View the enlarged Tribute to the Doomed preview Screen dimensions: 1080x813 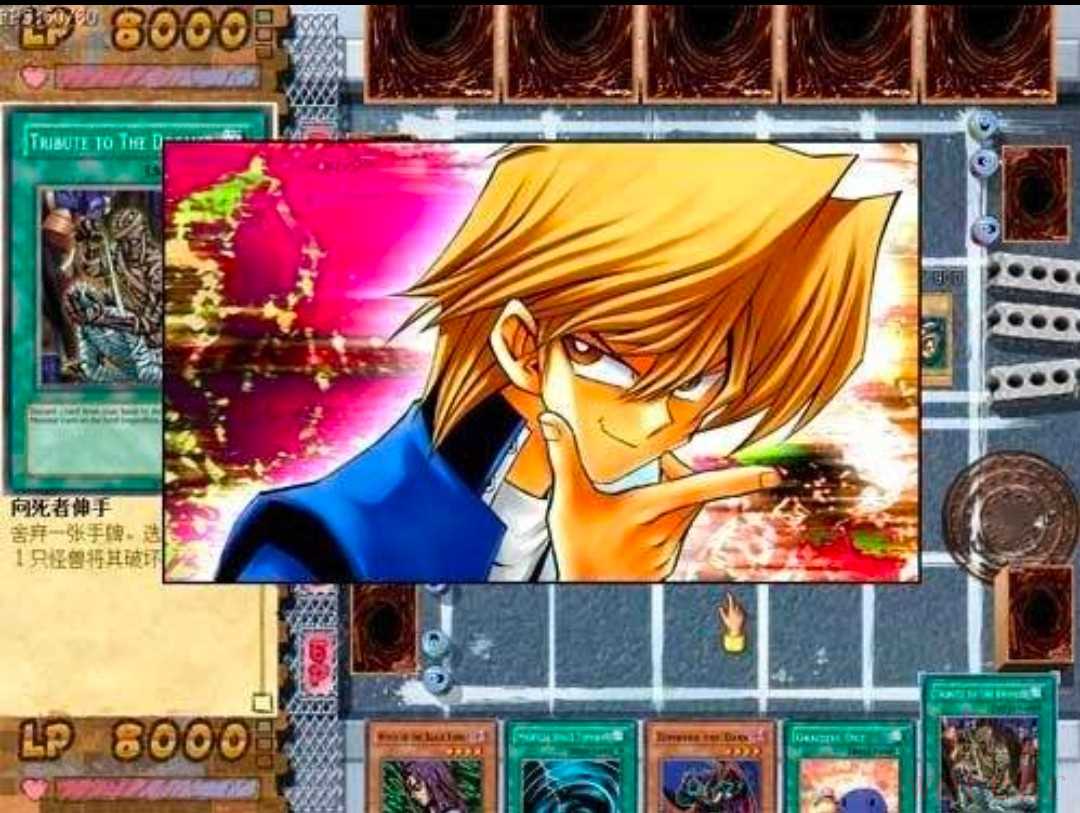tap(88, 300)
